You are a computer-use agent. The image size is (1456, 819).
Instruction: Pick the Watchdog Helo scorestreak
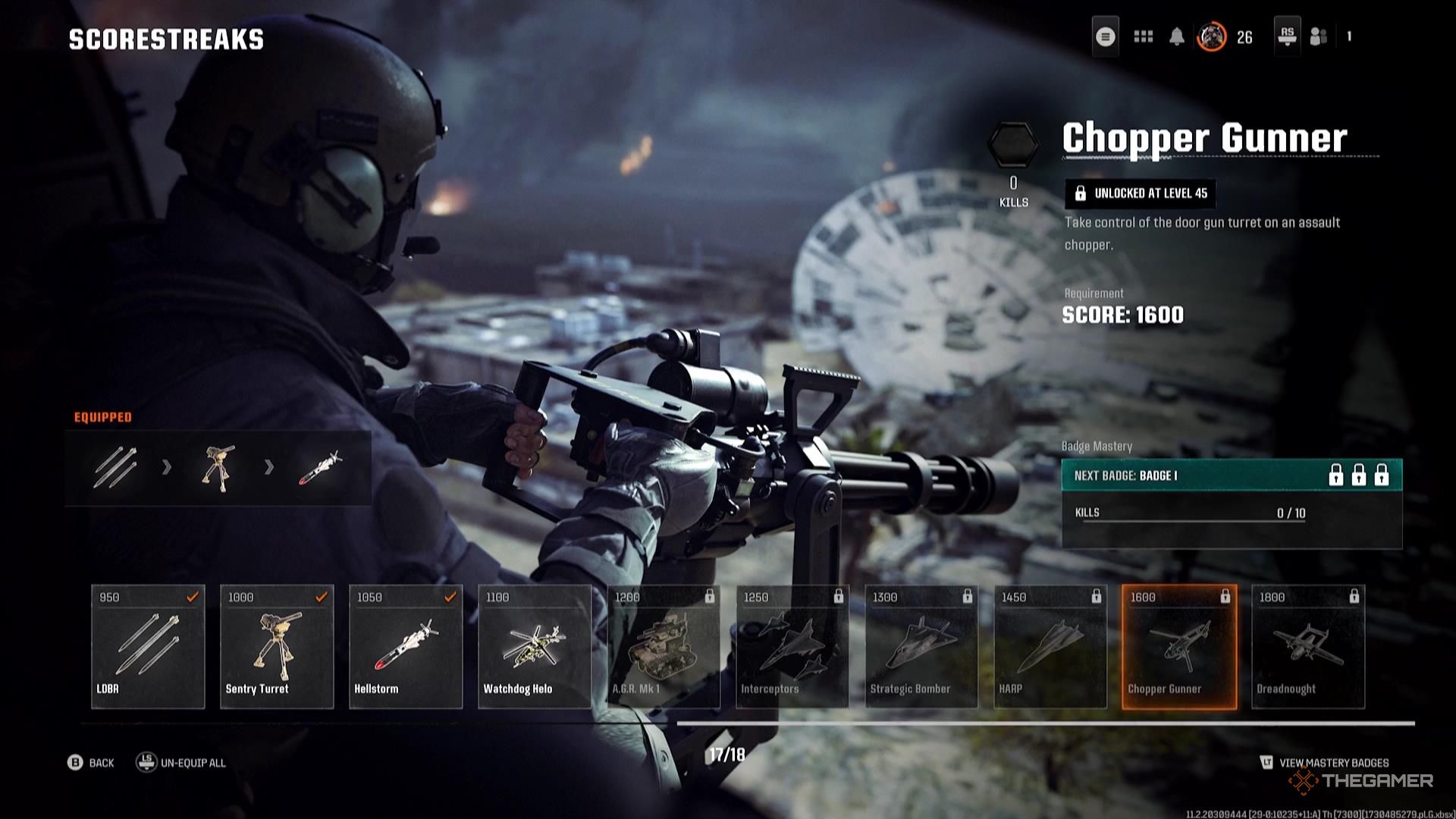click(x=535, y=646)
